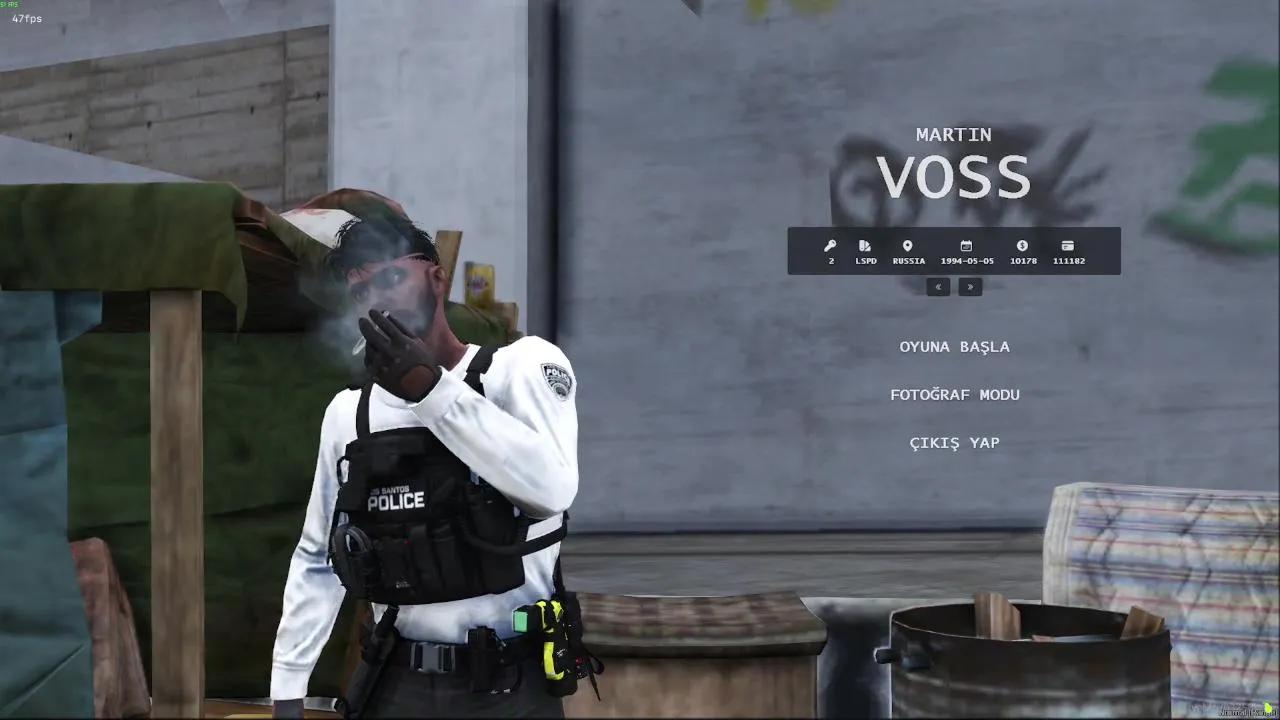Open FOTOĞRAF MODU photo mode
The image size is (1280, 720).
coord(954,394)
